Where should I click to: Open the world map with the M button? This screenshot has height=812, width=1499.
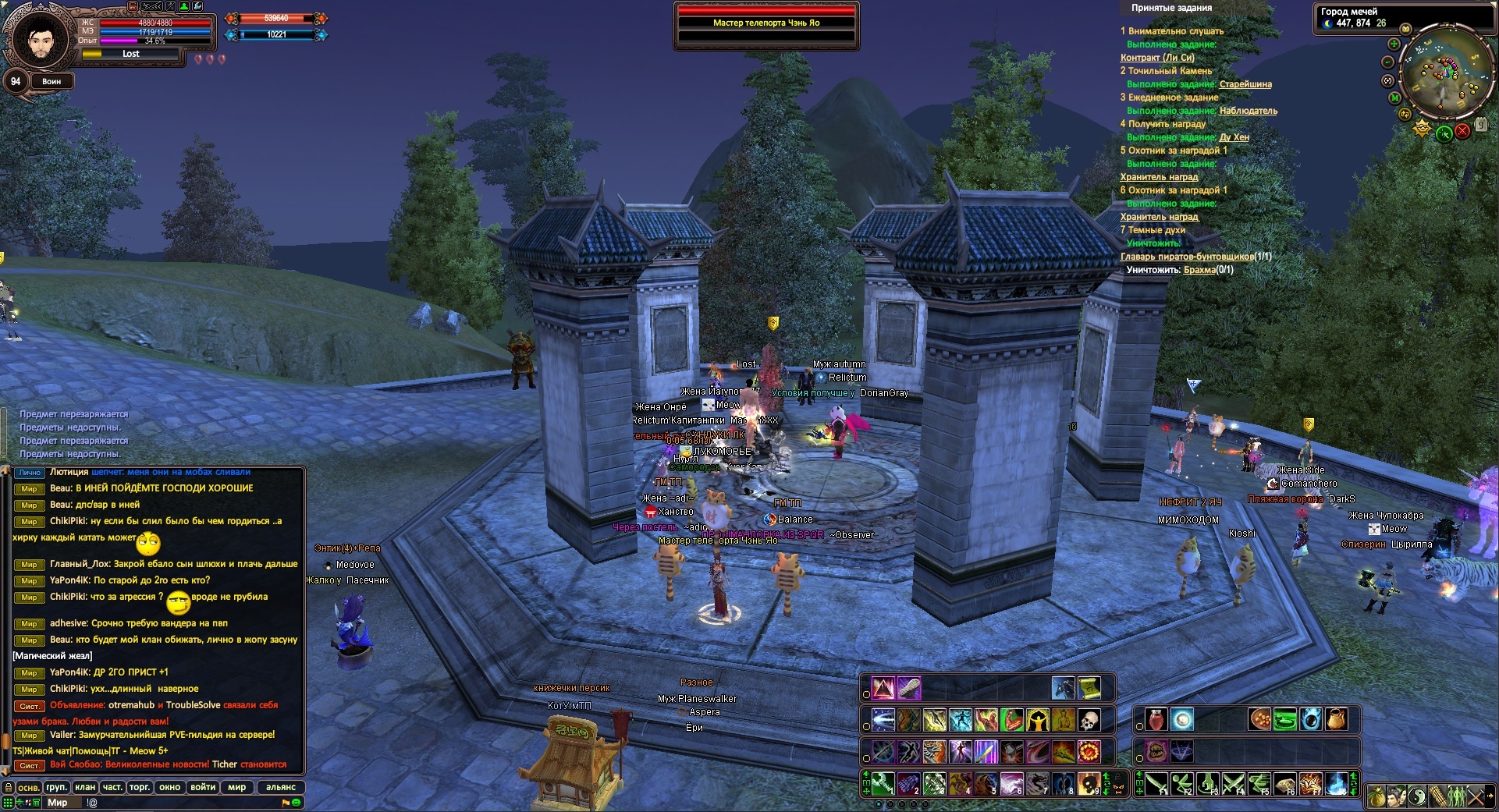[1394, 99]
